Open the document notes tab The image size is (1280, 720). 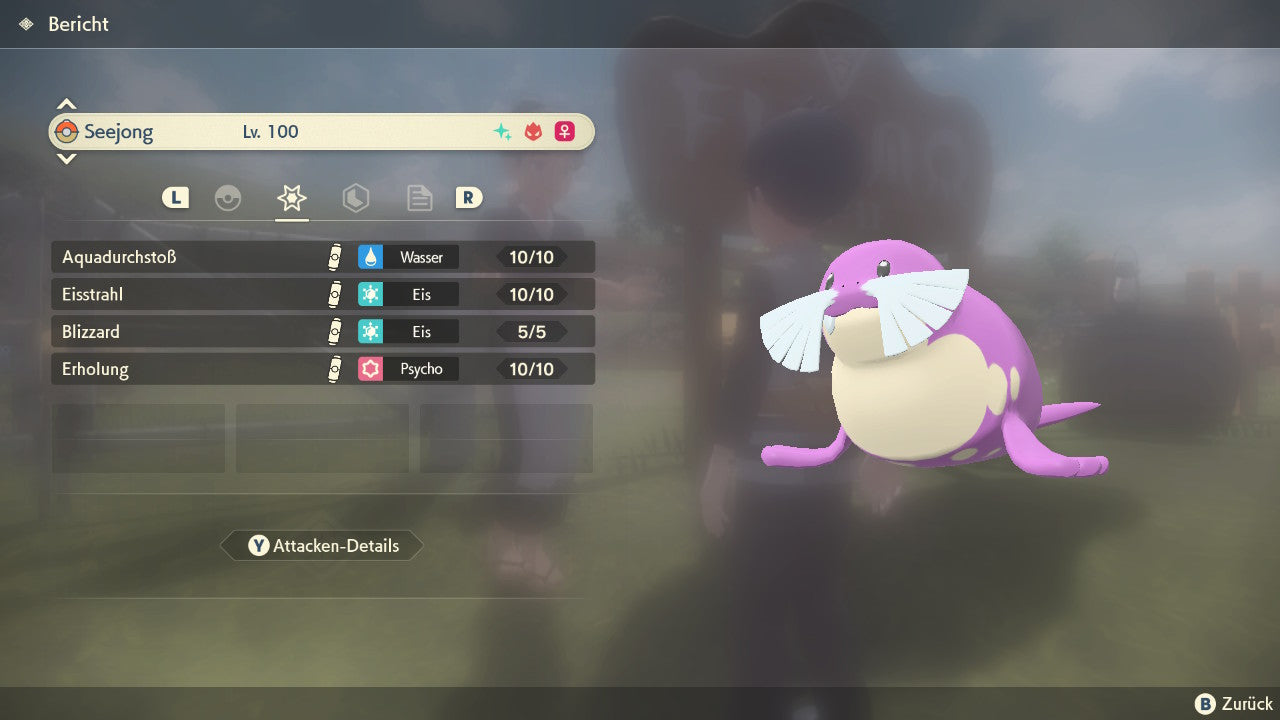point(419,198)
